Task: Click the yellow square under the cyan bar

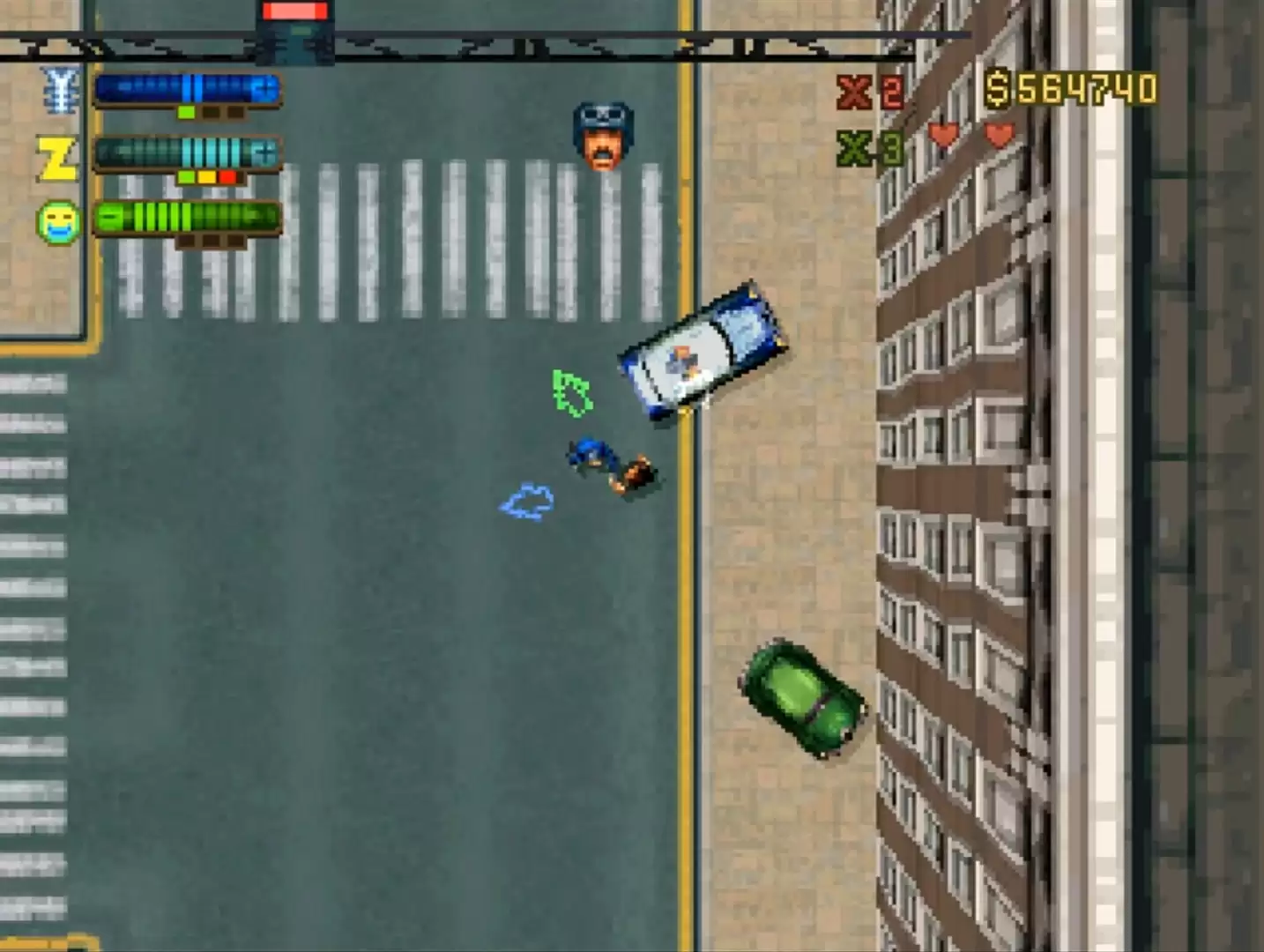Action: pos(206,177)
